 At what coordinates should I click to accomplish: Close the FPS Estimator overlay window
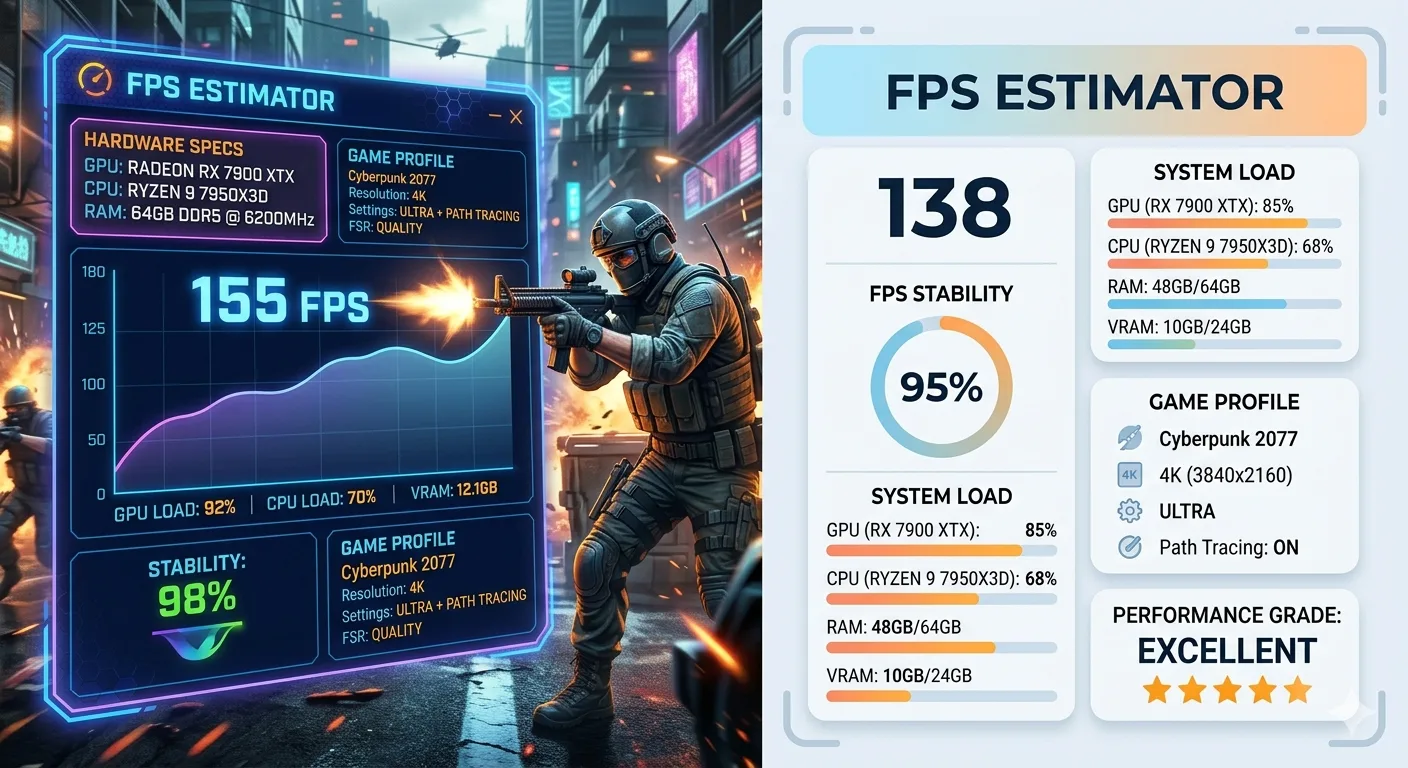(x=516, y=117)
